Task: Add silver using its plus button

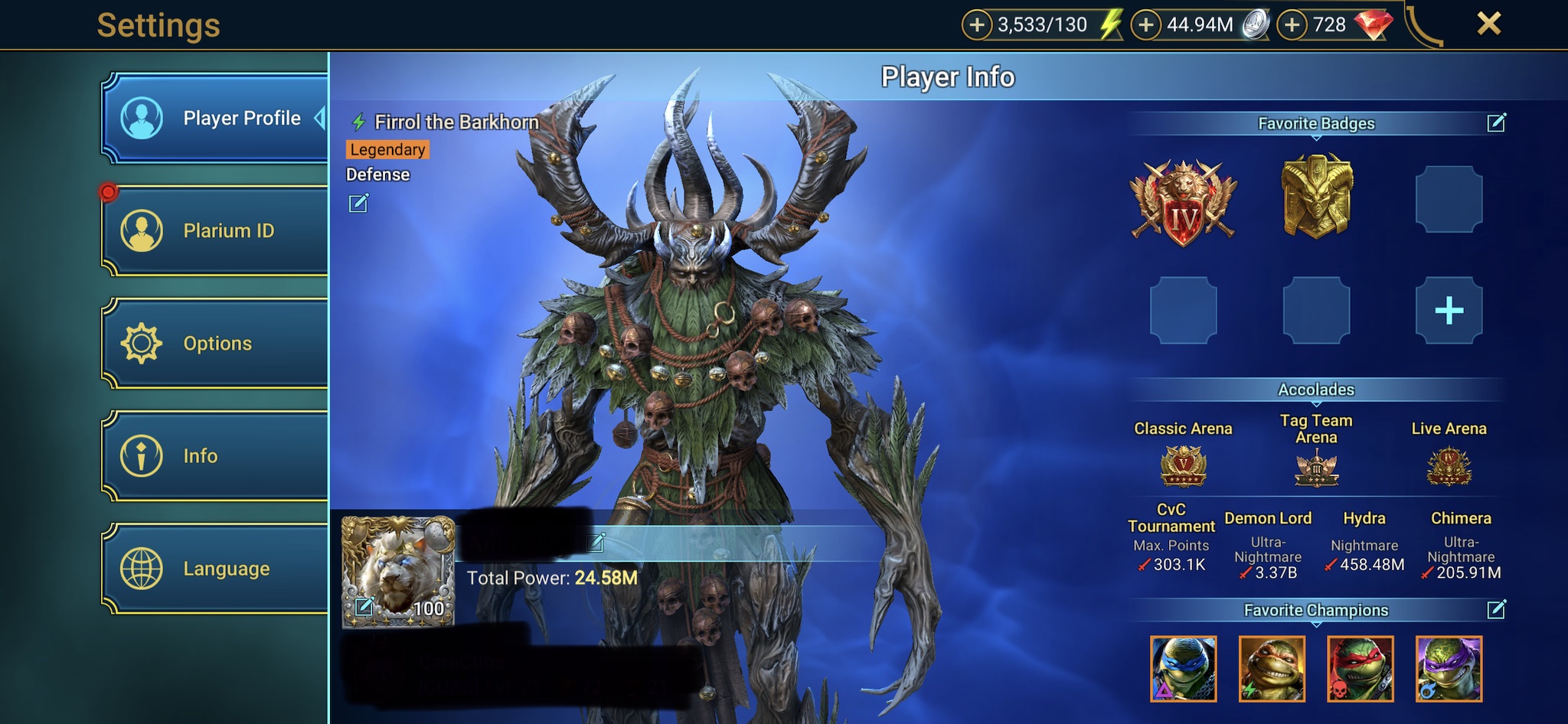Action: [x=1146, y=25]
